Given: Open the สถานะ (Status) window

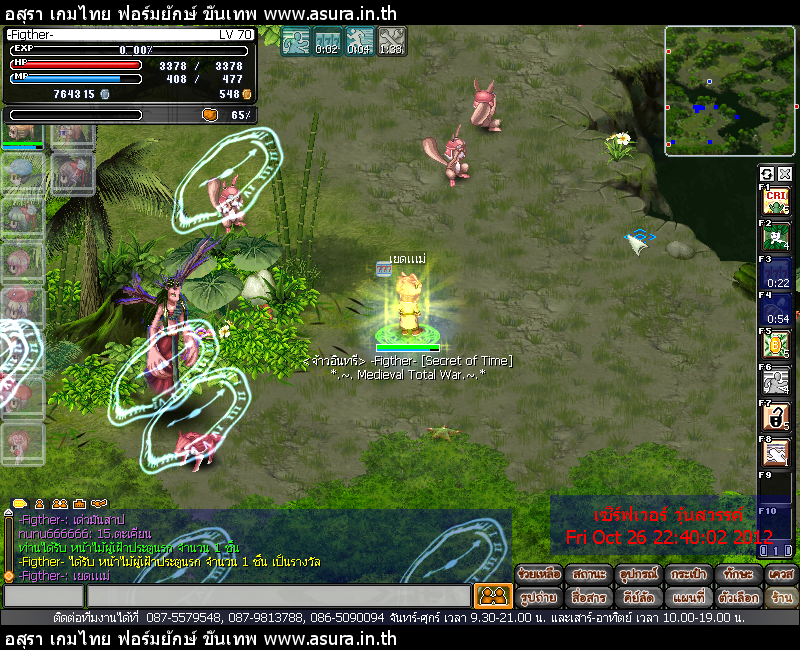Looking at the screenshot, I should (588, 575).
